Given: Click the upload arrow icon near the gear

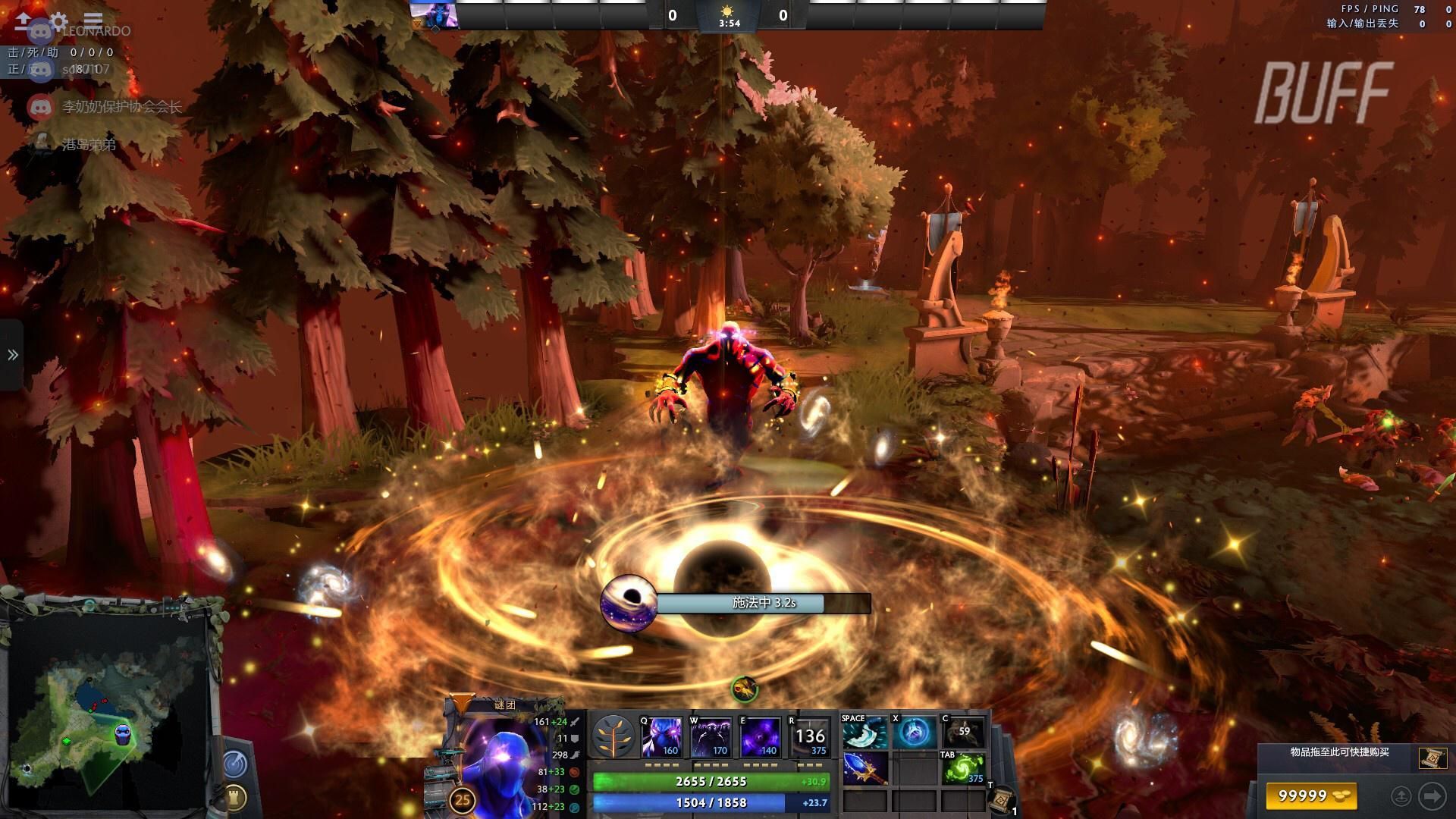Looking at the screenshot, I should pyautogui.click(x=24, y=20).
